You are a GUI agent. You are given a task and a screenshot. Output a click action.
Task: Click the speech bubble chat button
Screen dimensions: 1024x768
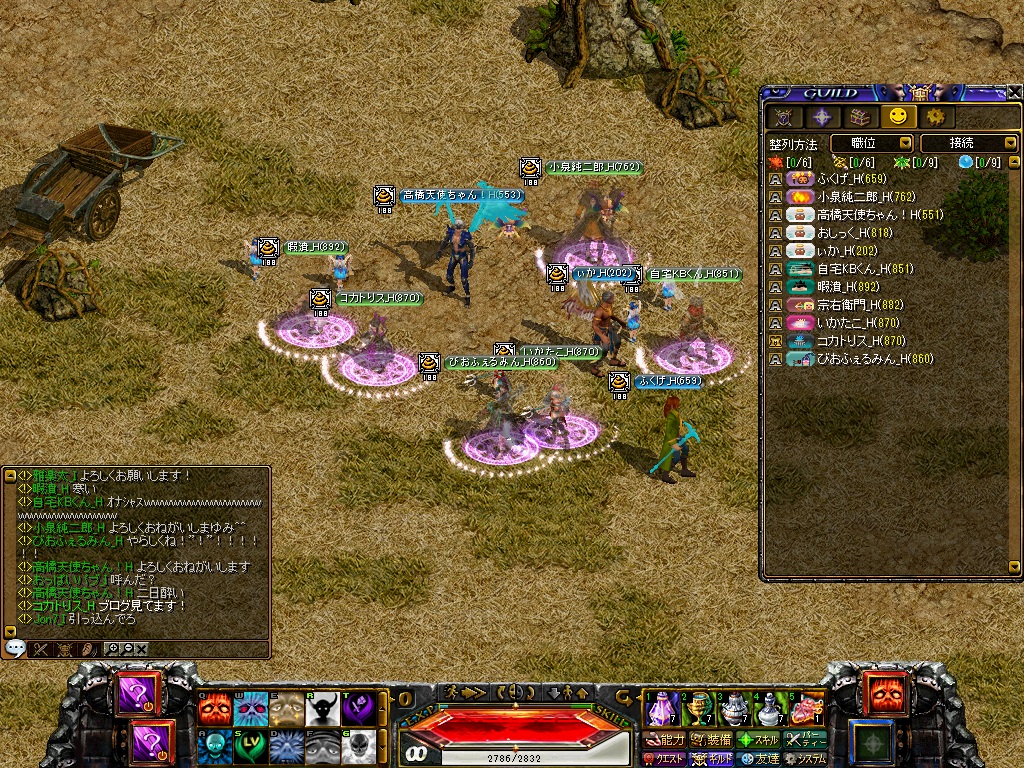(16, 648)
